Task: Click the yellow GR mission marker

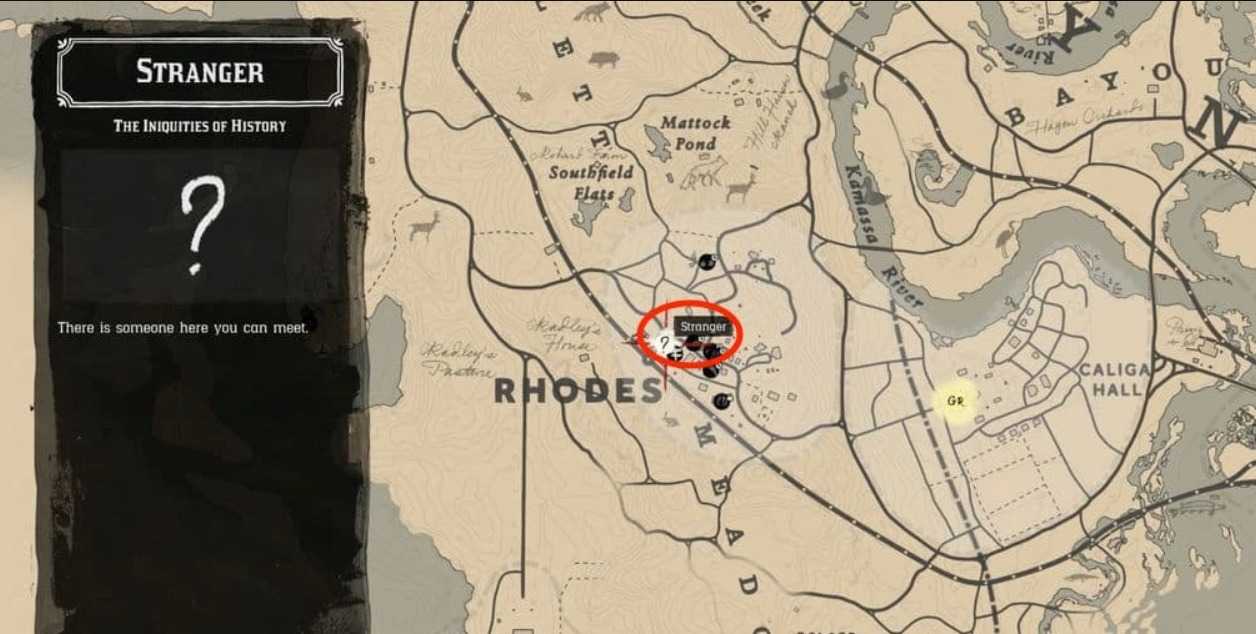Action: pos(954,402)
